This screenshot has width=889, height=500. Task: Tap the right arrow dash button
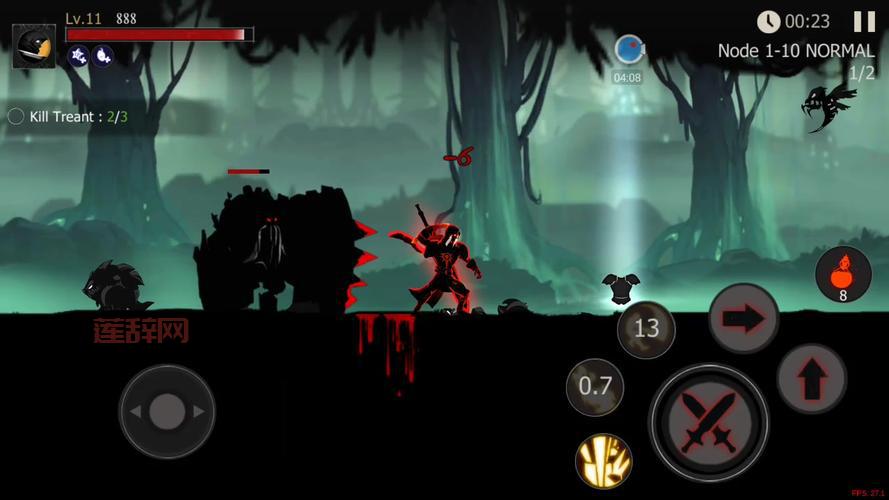point(743,318)
